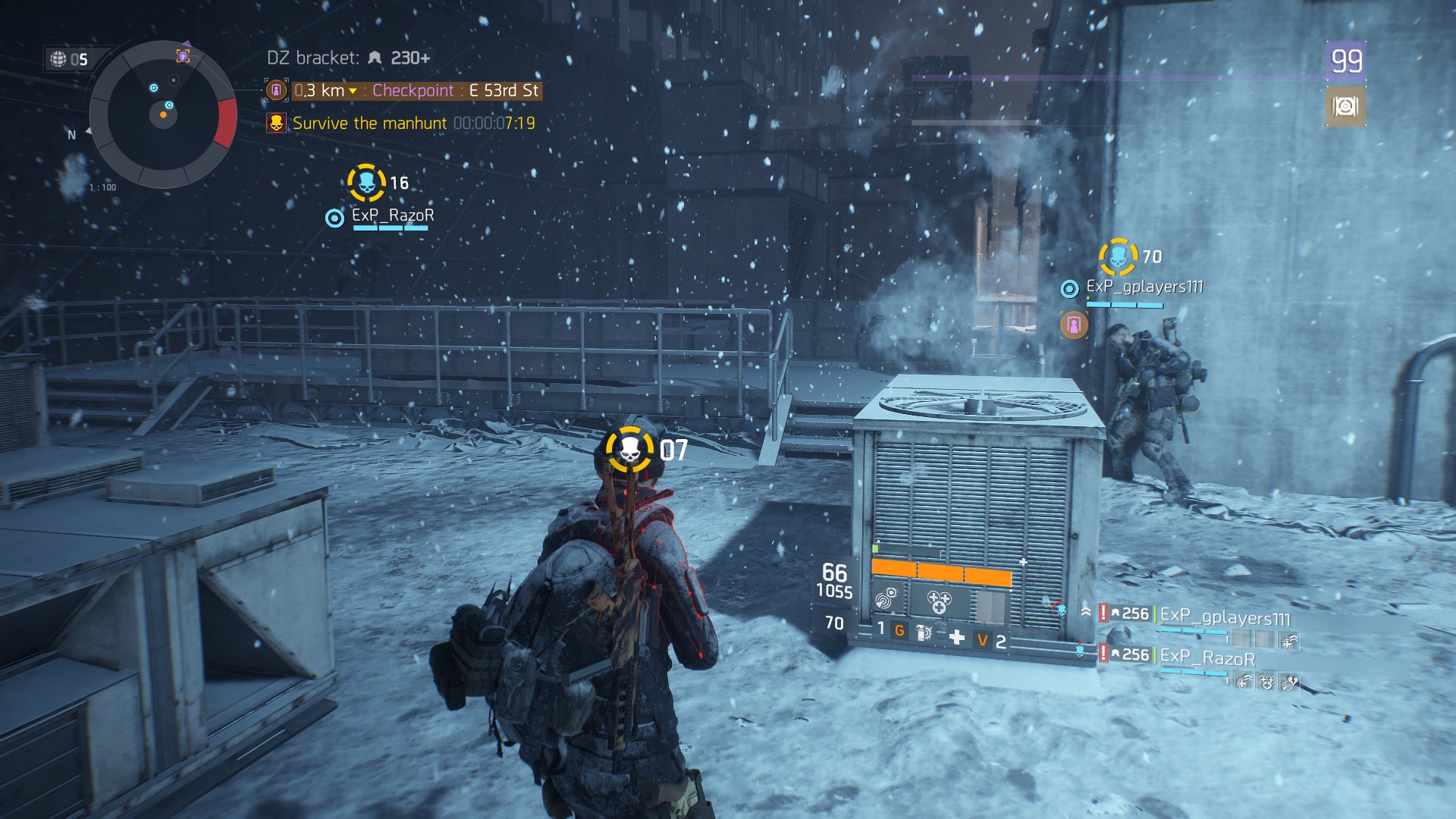
Task: Select ExP_gplayers111 in the group list
Action: pyautogui.click(x=1224, y=617)
